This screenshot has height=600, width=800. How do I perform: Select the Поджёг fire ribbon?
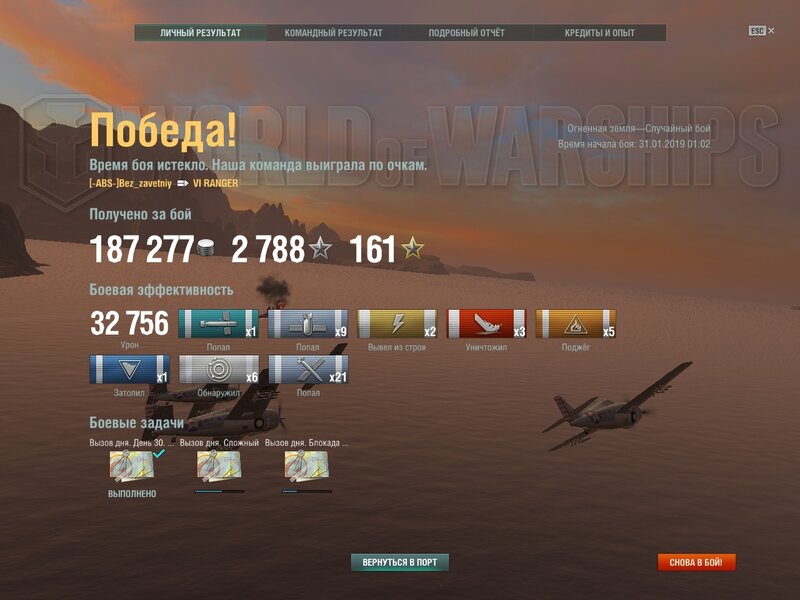[x=575, y=324]
